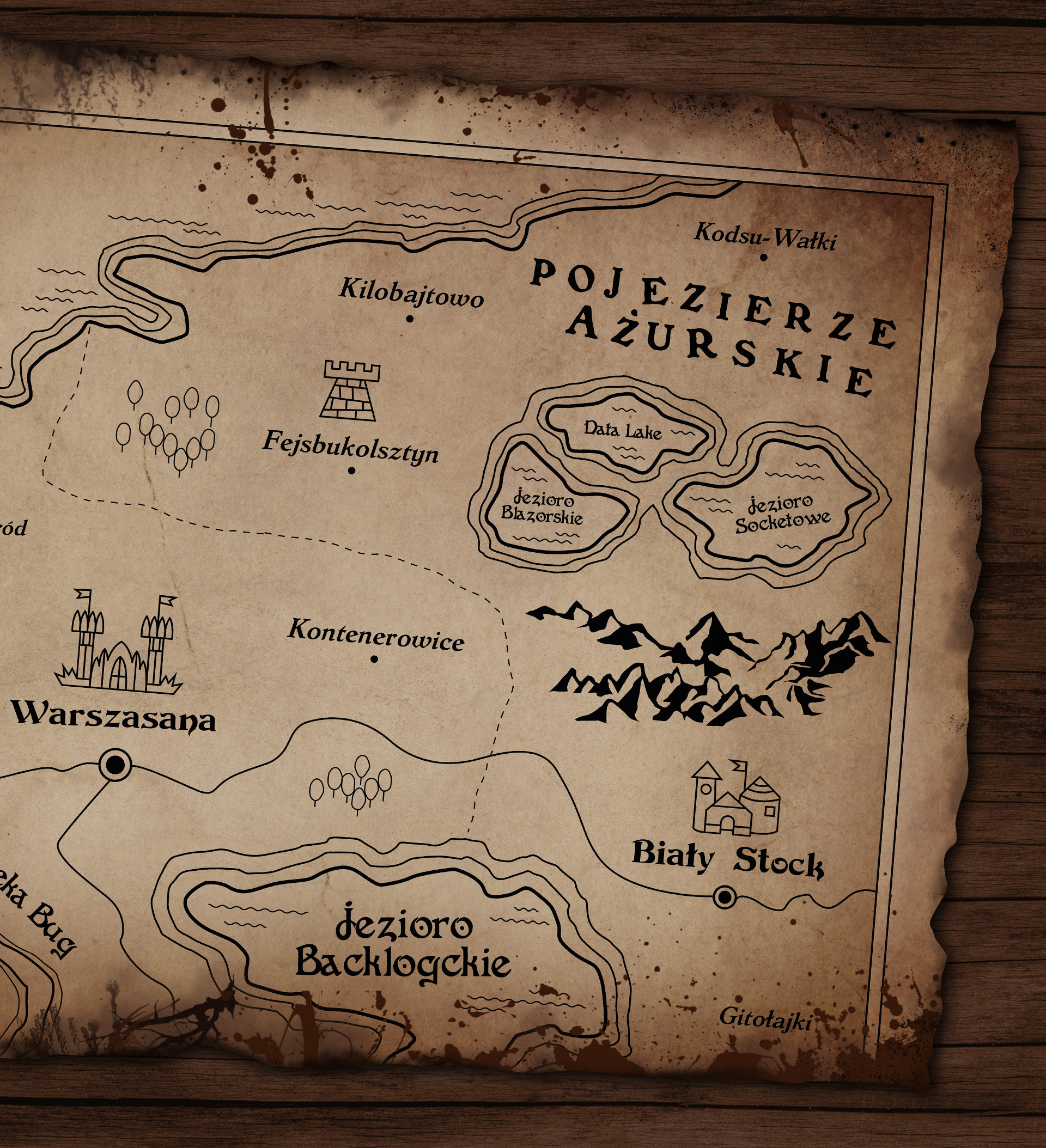
Task: Select the Warszasana city marker
Action: pyautogui.click(x=115, y=765)
